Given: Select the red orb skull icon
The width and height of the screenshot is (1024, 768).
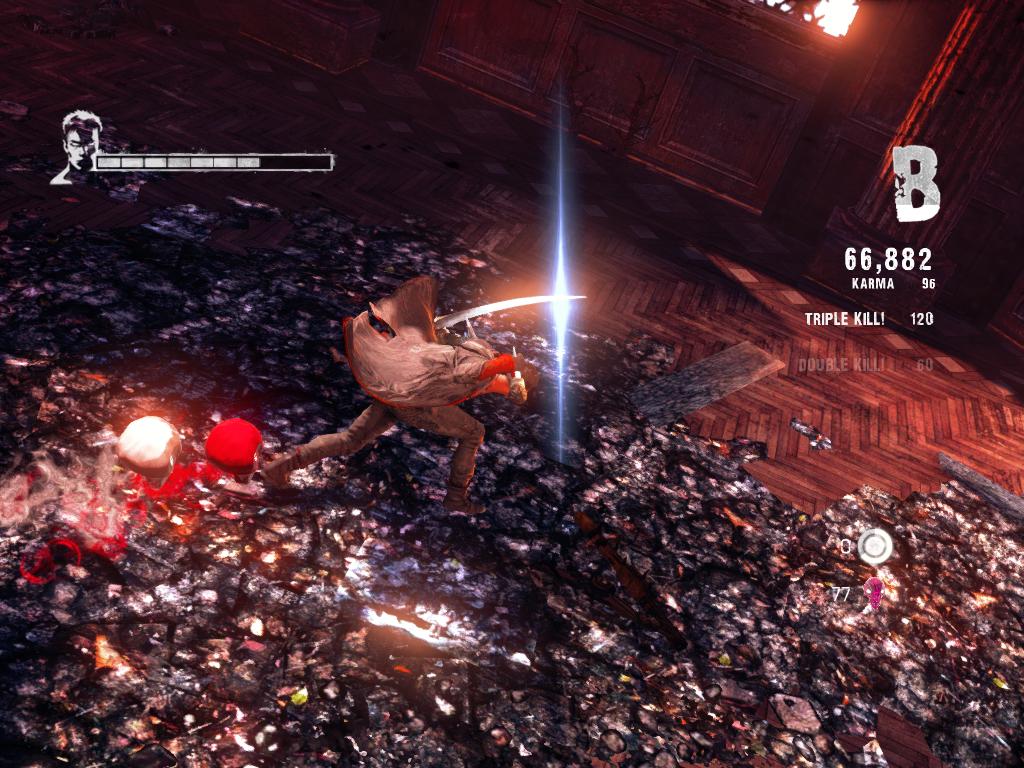Looking at the screenshot, I should [x=873, y=592].
